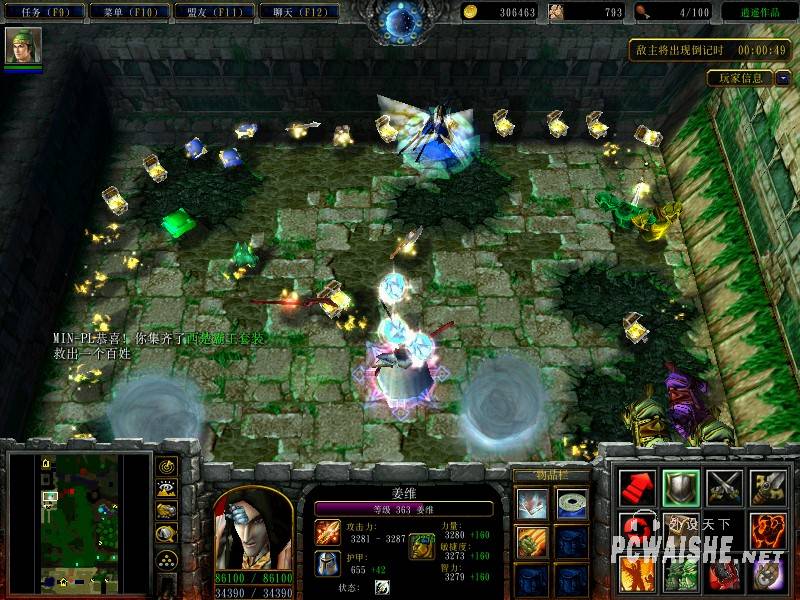The image size is (800, 600).
Task: Activate the fiery fist ability icon
Action: tap(768, 530)
